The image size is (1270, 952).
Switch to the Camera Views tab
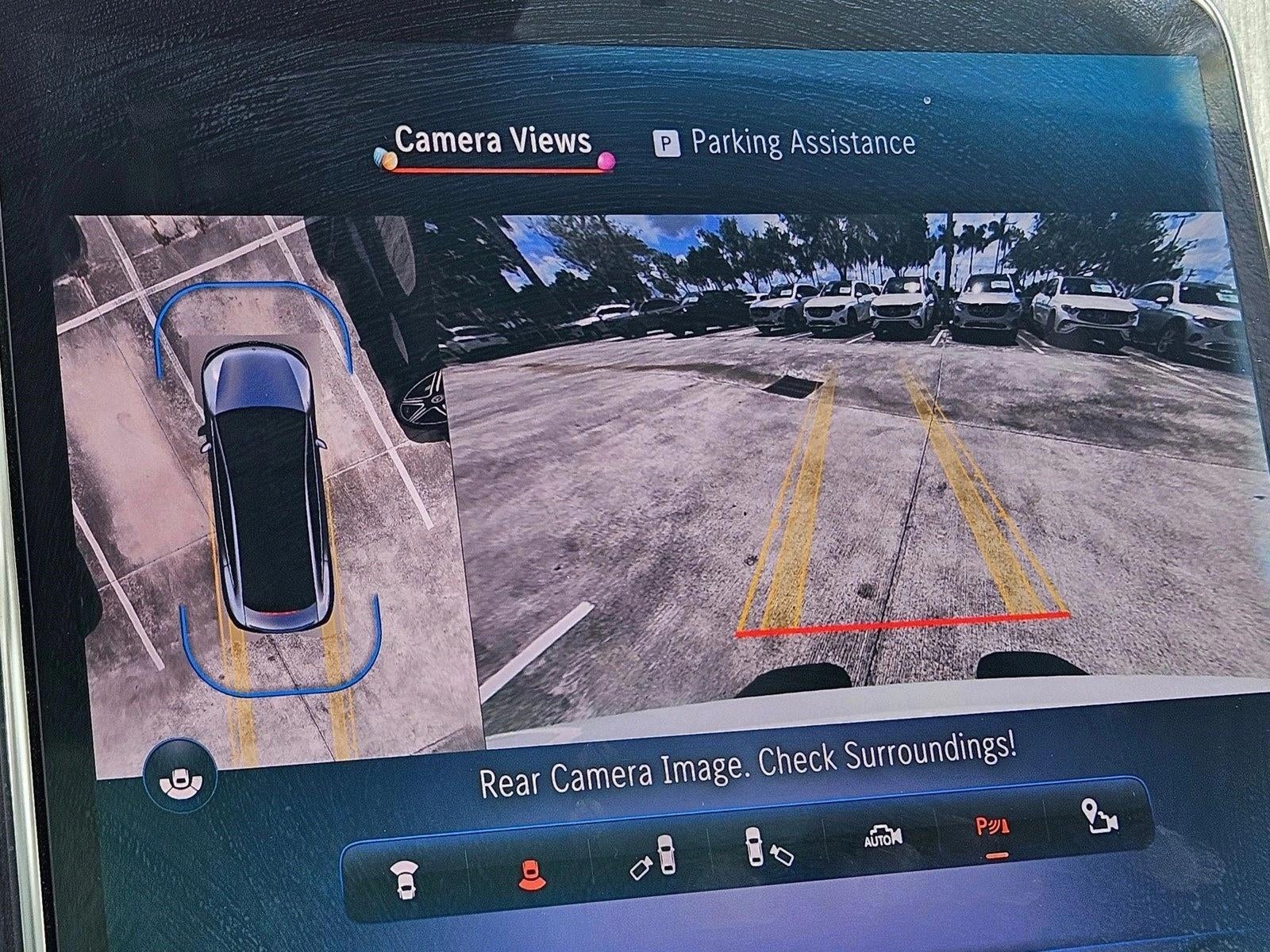click(x=493, y=141)
